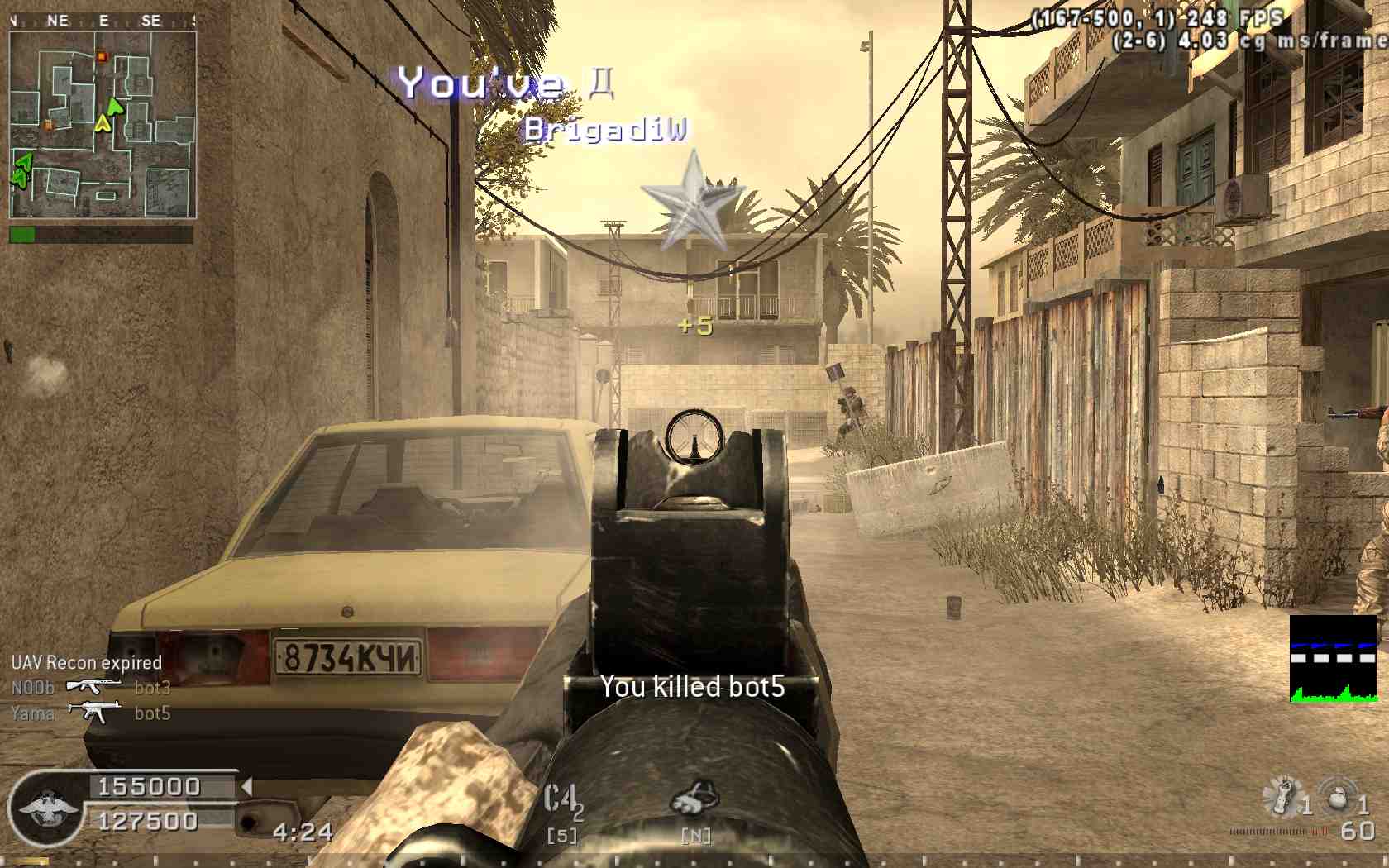1389x868 pixels.
Task: Click the team faction emblem
Action: [x=45, y=808]
